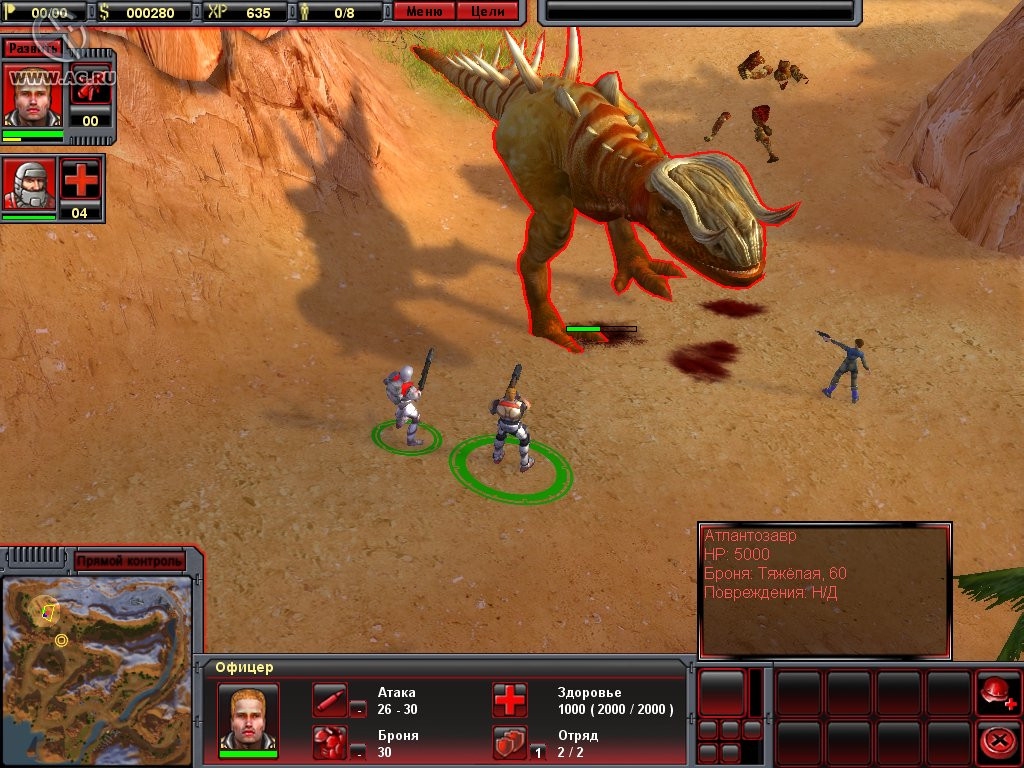Click the yellow ring marker on minimap
1024x768 pixels.
pos(61,640)
